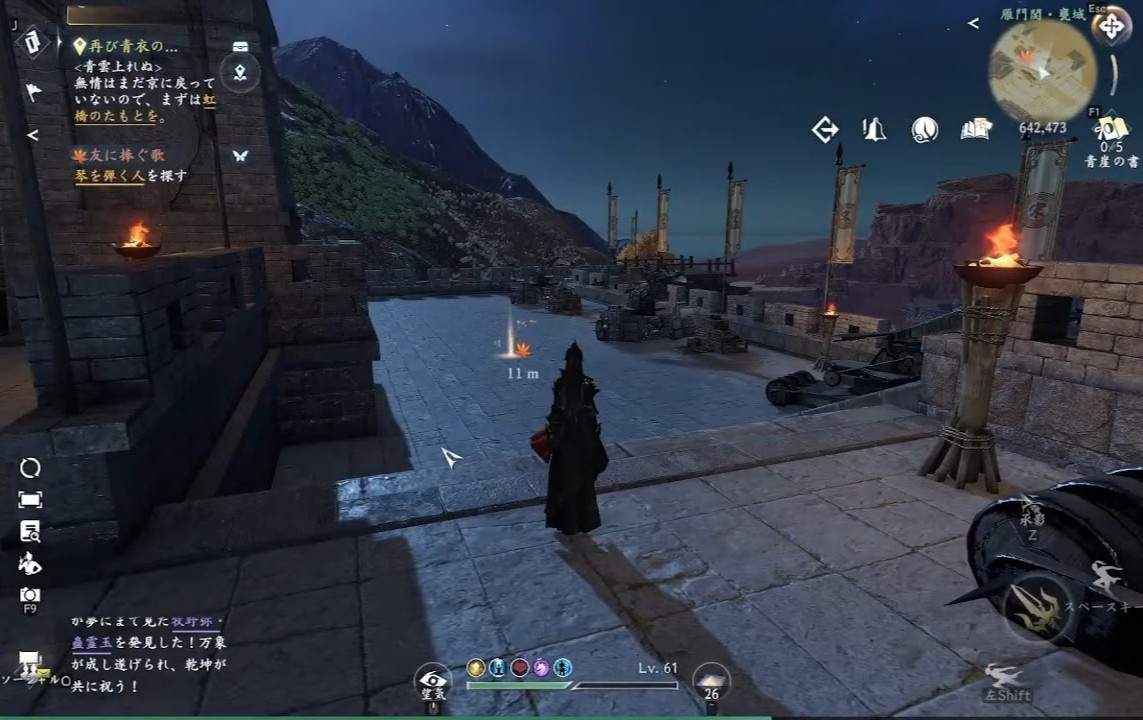
Task: Open the social chat mail icon
Action: click(29, 662)
